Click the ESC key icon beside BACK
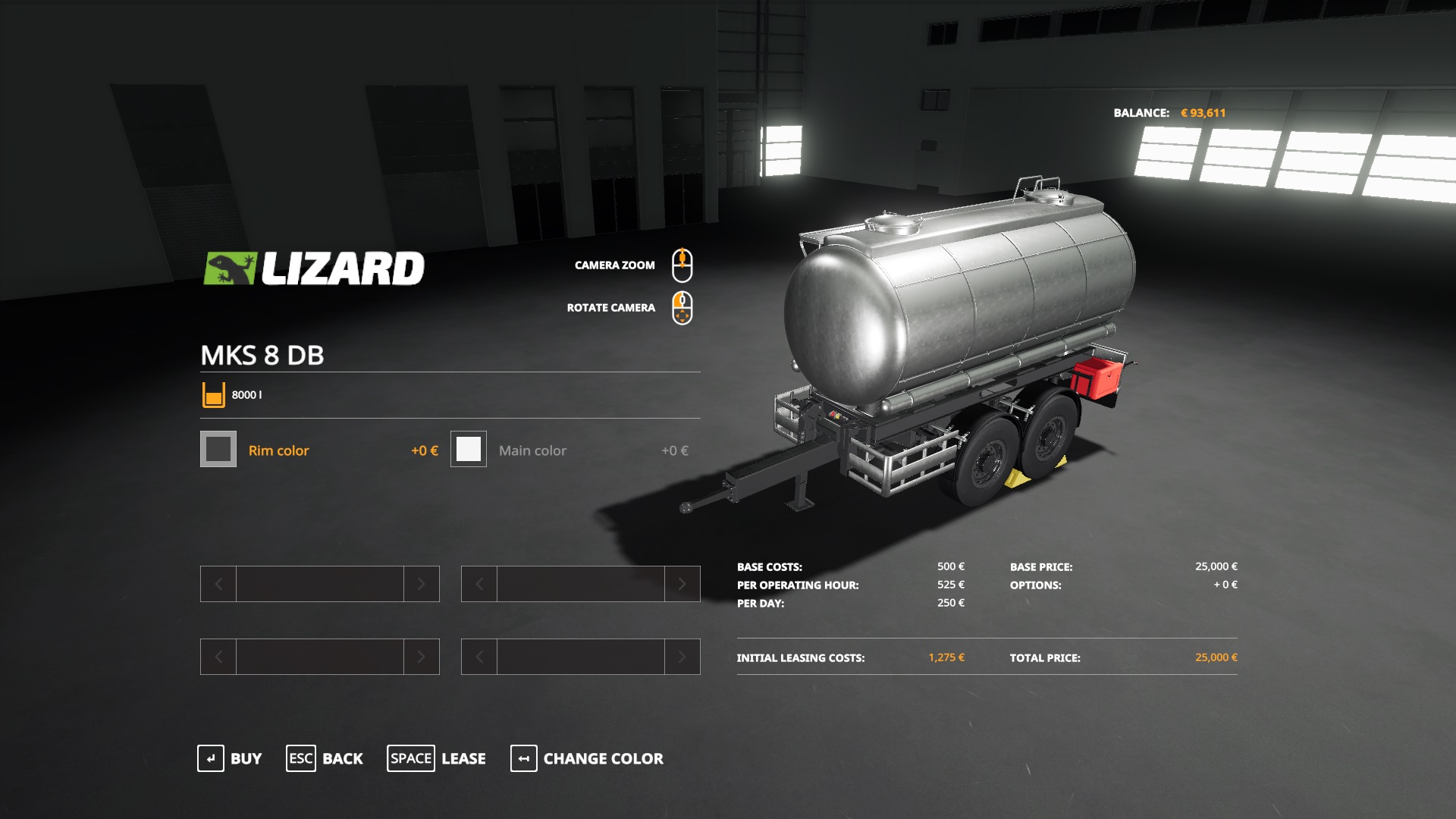The width and height of the screenshot is (1456, 819). [300, 758]
